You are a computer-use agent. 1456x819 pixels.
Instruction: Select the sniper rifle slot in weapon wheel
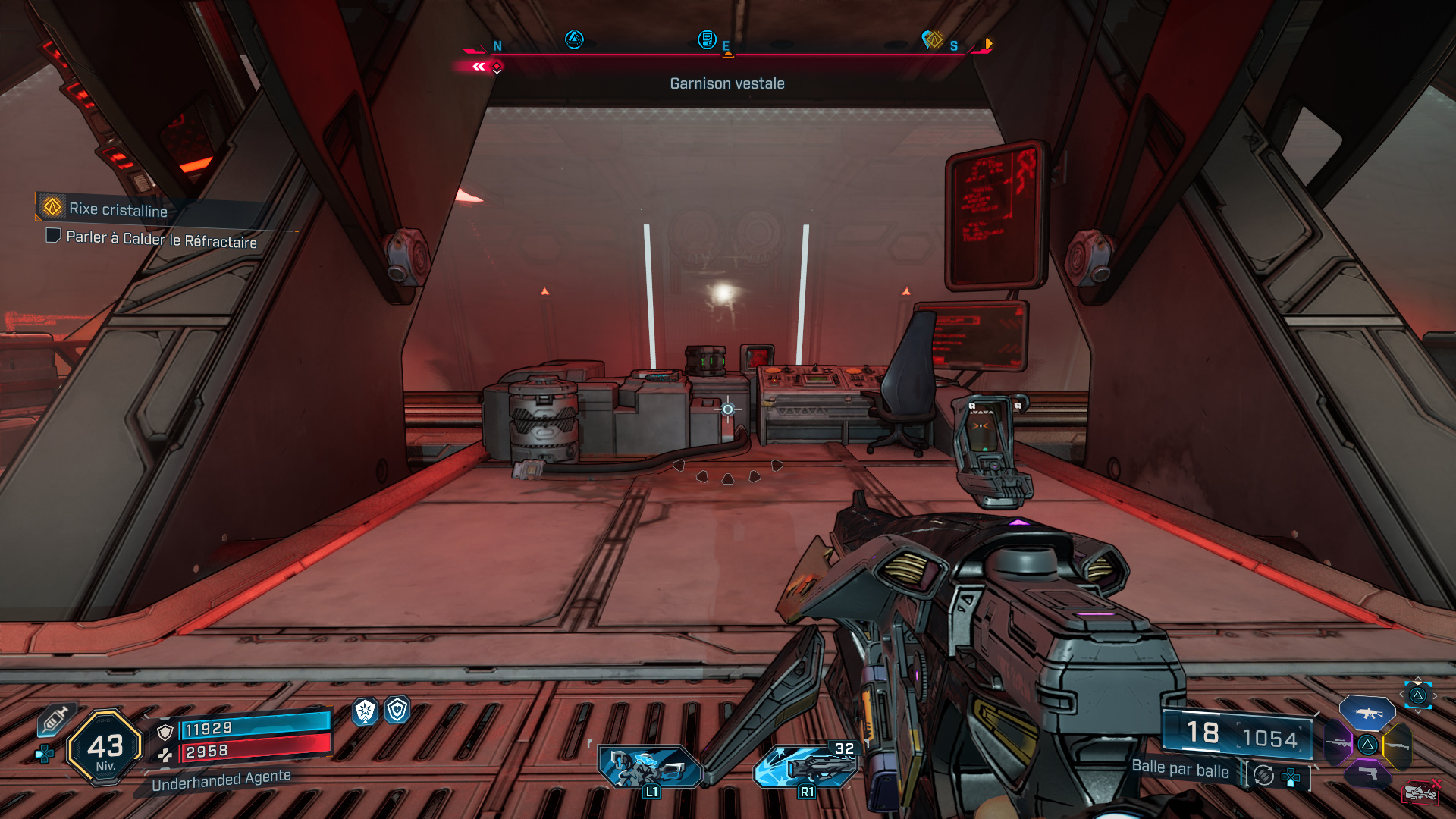click(1338, 743)
